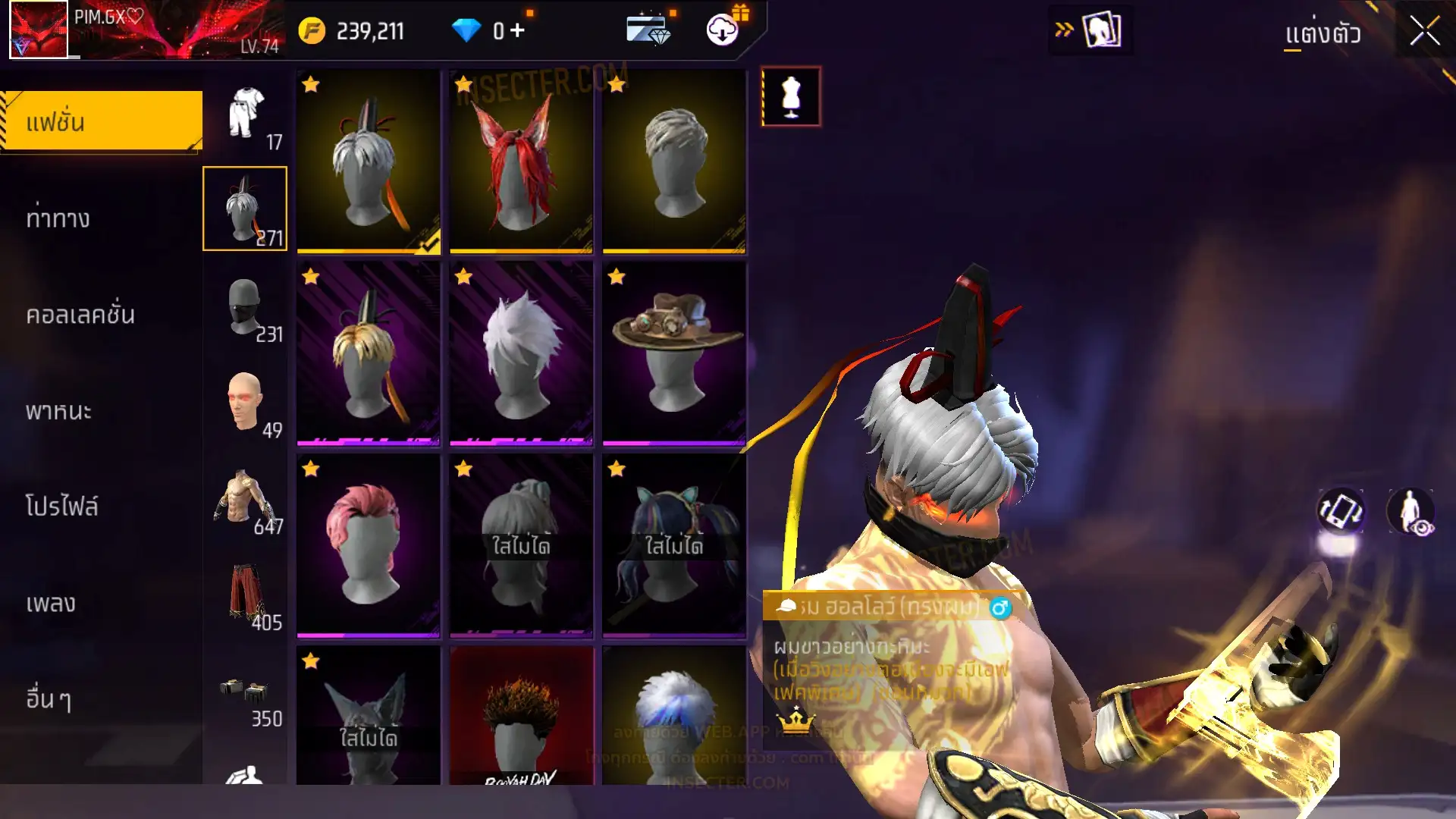Switch to the แฟชั่น tab
The image size is (1456, 819).
(102, 122)
